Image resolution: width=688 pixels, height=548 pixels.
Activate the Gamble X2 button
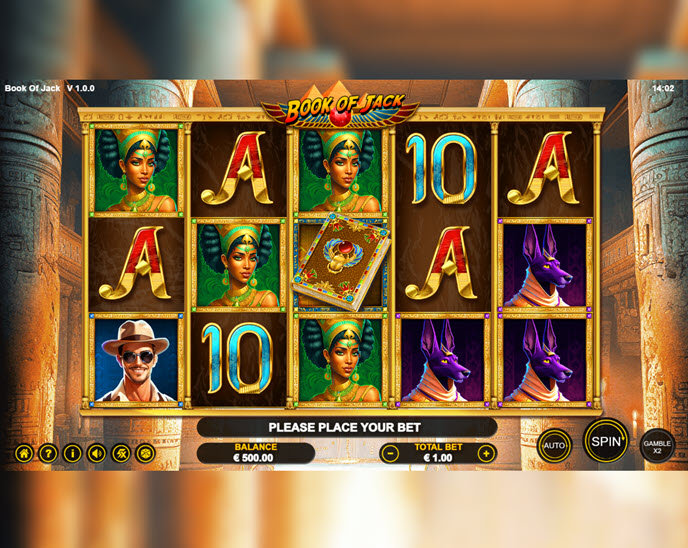657,446
